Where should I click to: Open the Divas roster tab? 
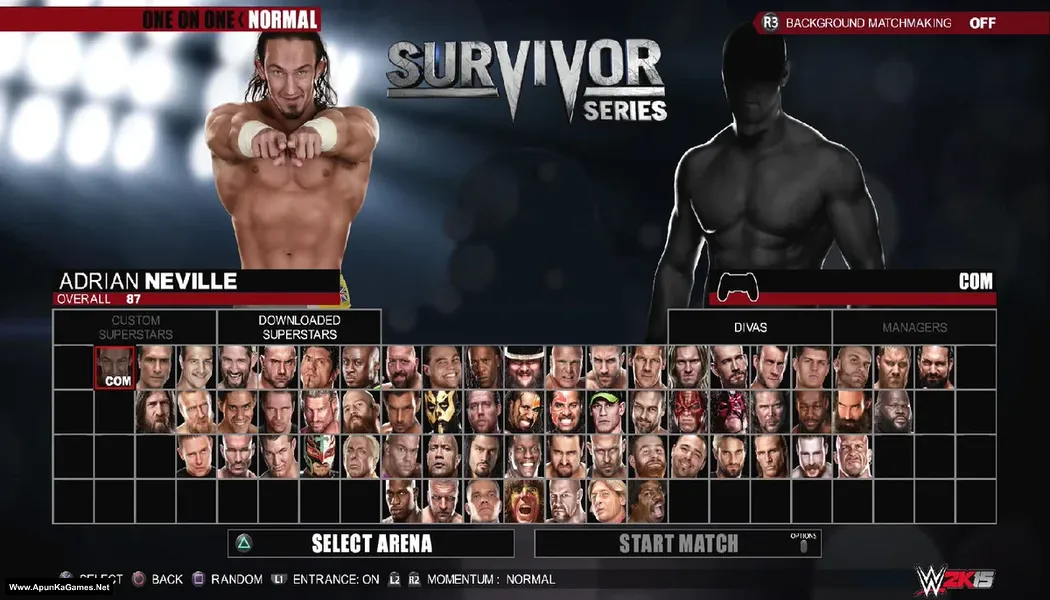pyautogui.click(x=750, y=327)
